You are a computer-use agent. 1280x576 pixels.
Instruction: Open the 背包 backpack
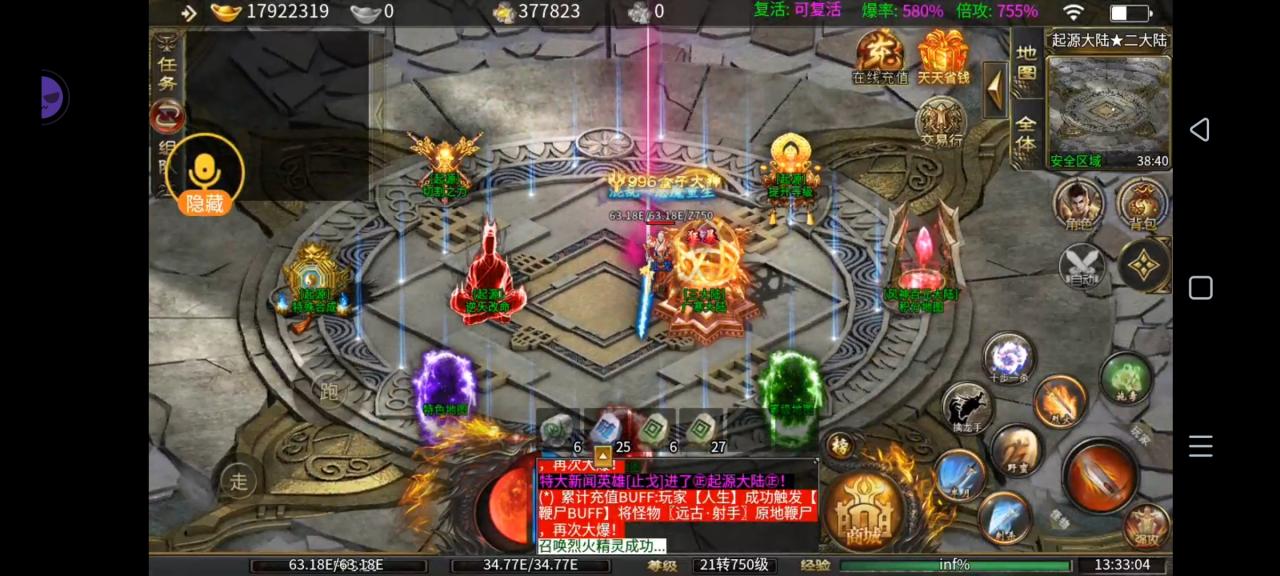point(1141,203)
